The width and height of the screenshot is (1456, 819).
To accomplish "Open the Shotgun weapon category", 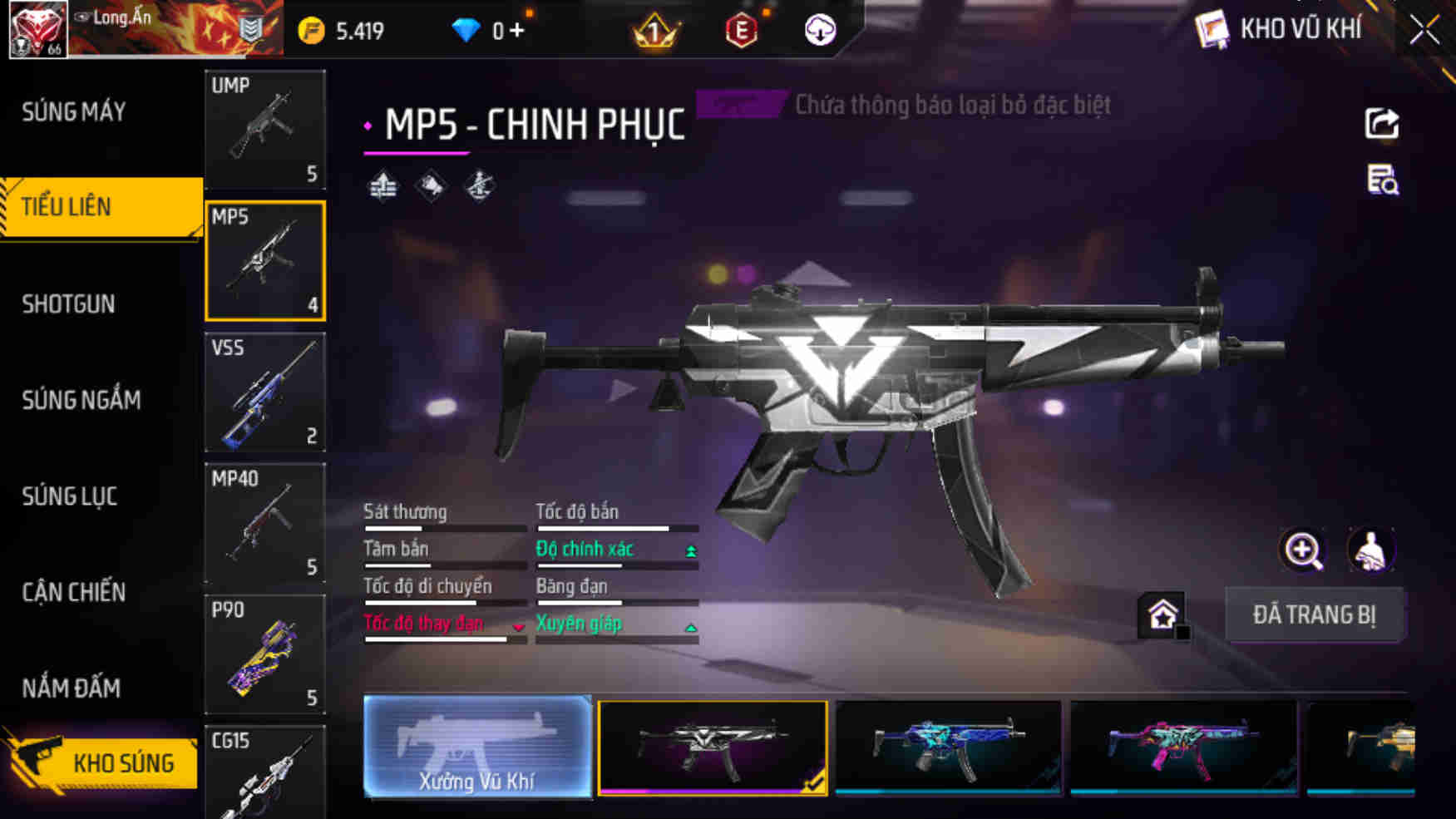I will coord(69,304).
